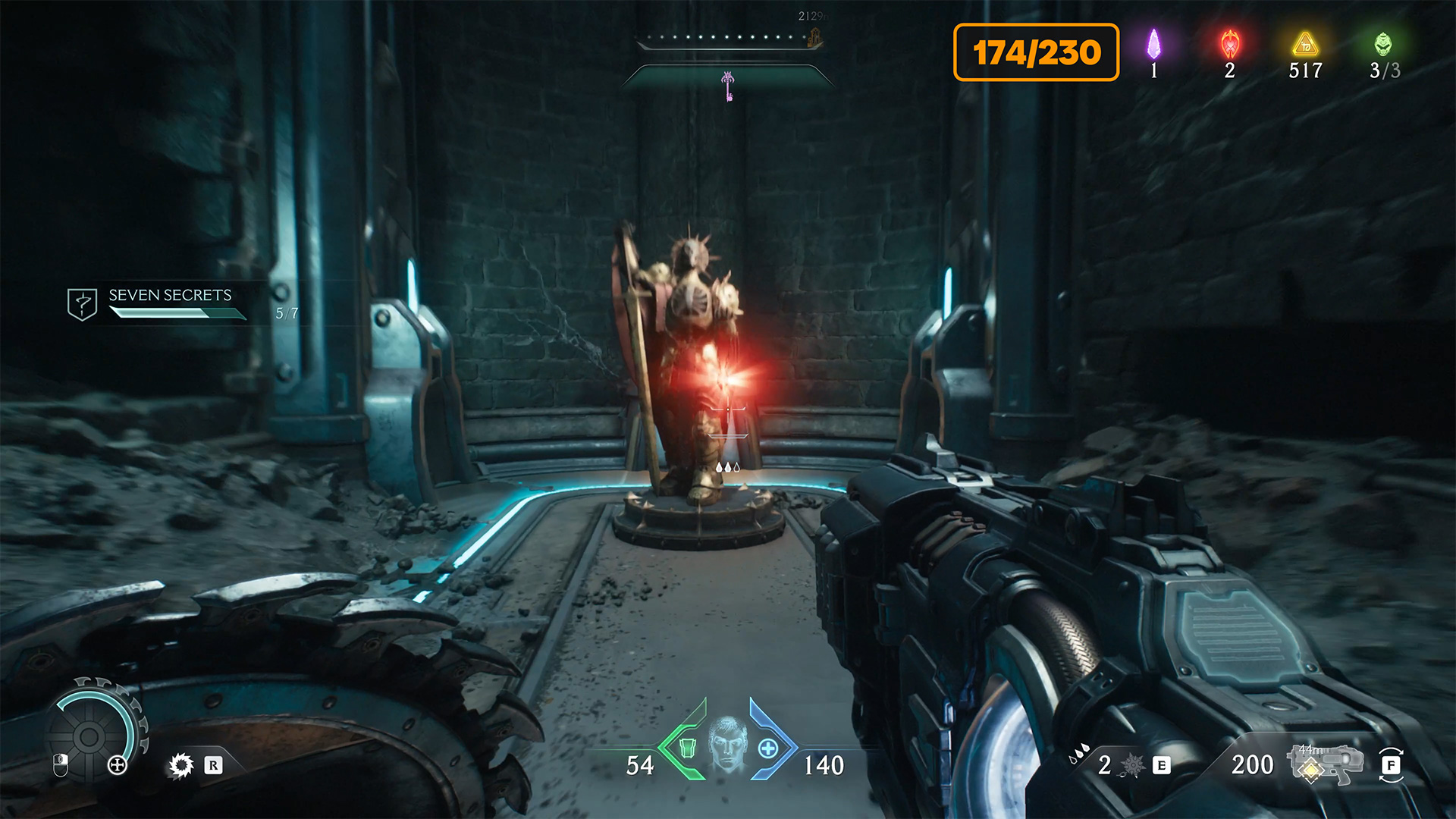This screenshot has width=1456, height=819.
Task: Select the spiked melee attack icon
Action: click(181, 765)
